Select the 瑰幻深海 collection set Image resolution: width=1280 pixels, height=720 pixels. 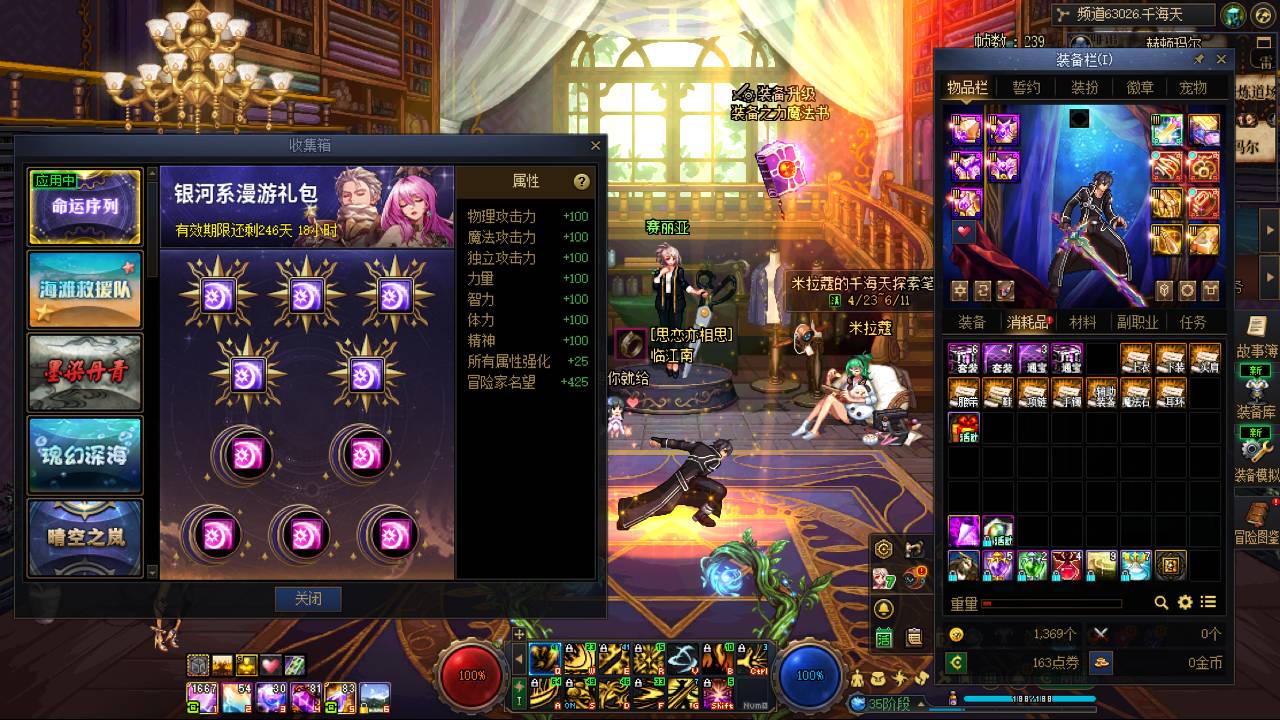coord(85,455)
